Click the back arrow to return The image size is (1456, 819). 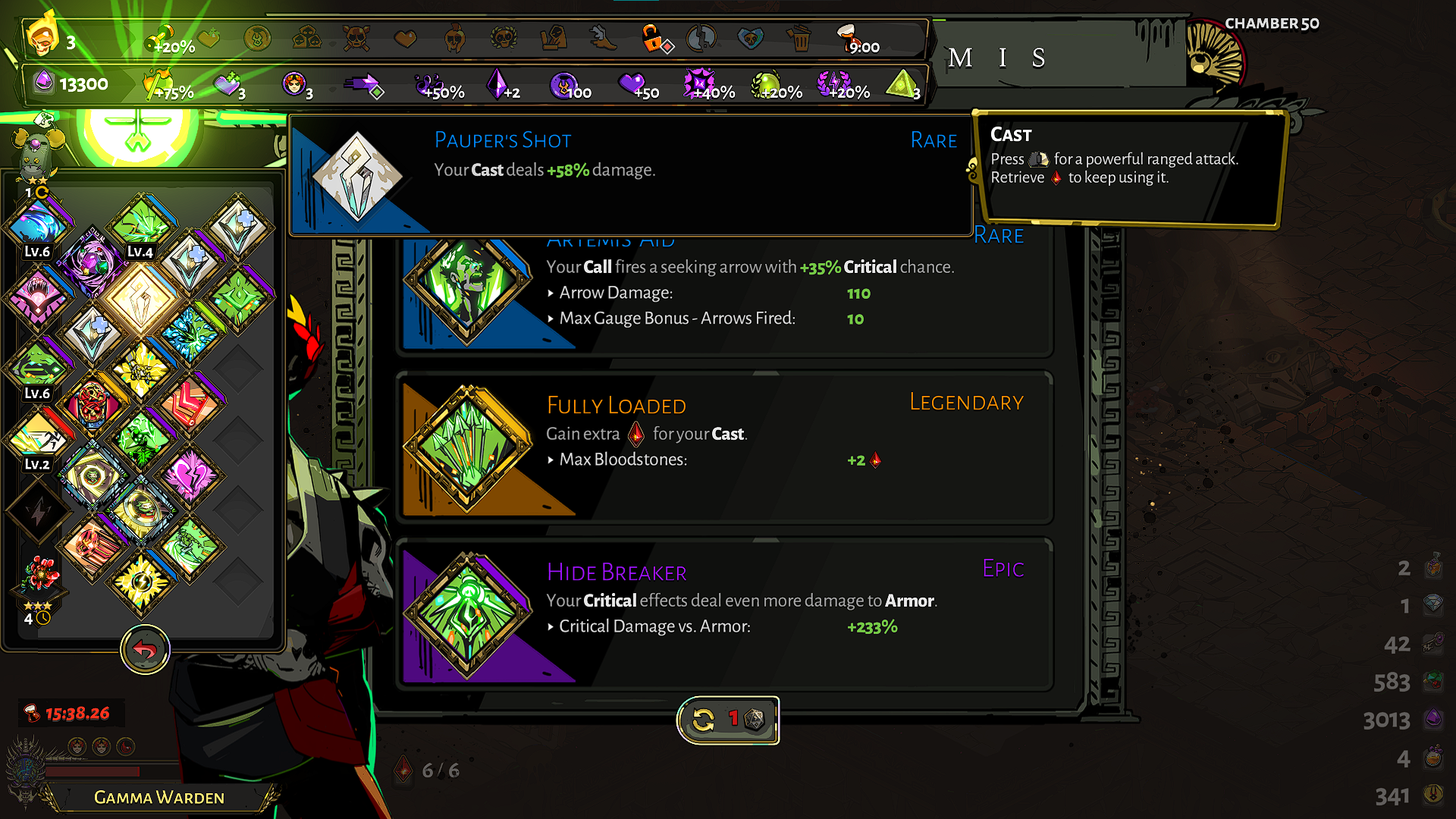coord(145,651)
